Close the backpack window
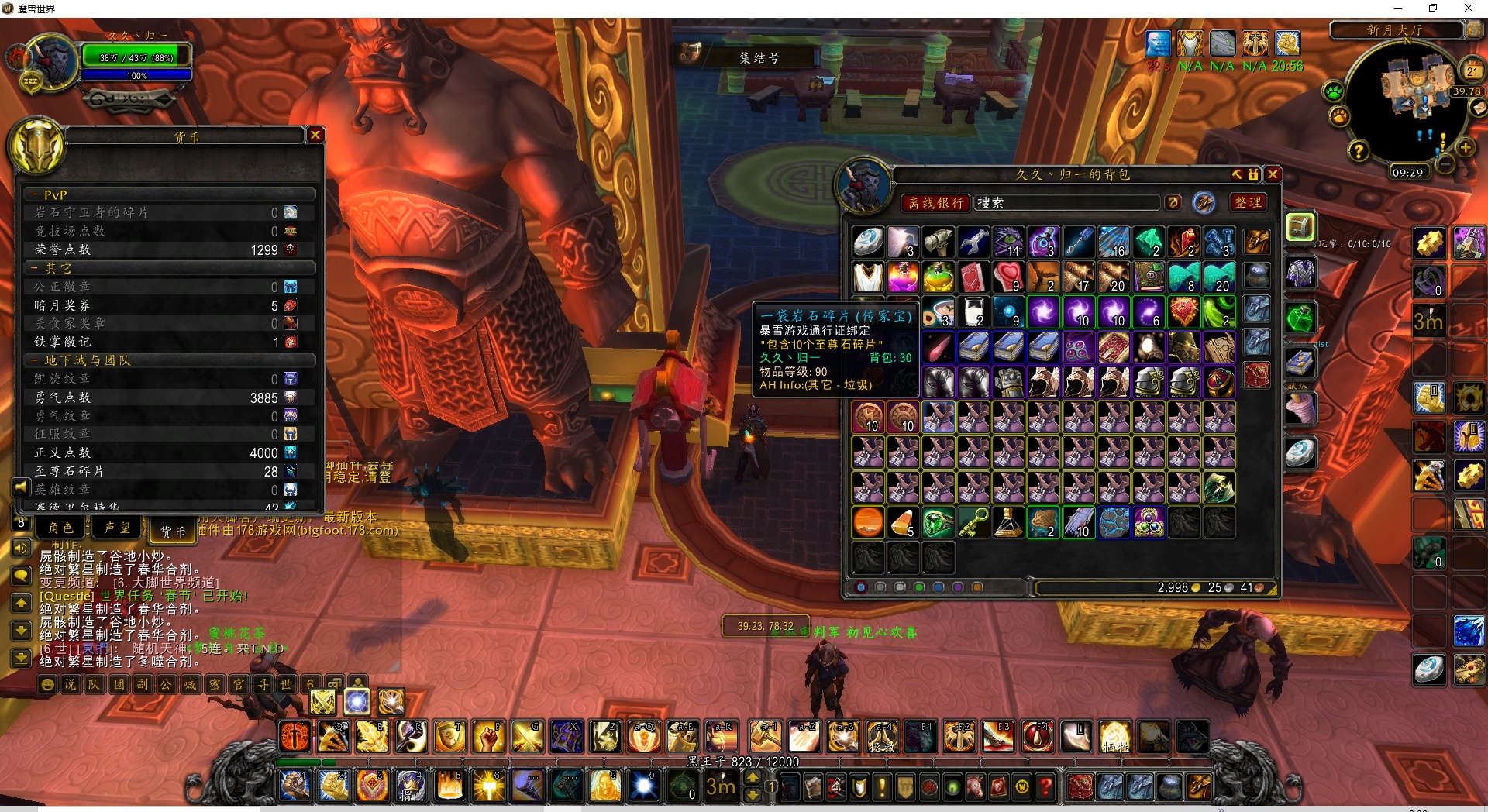The image size is (1488, 812). (1273, 174)
